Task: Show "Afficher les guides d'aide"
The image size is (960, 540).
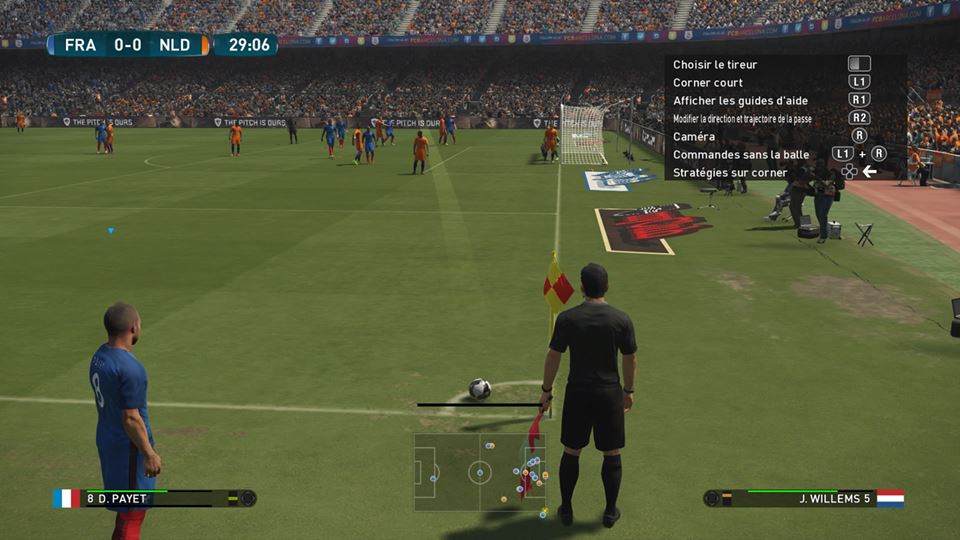Action: tap(740, 101)
